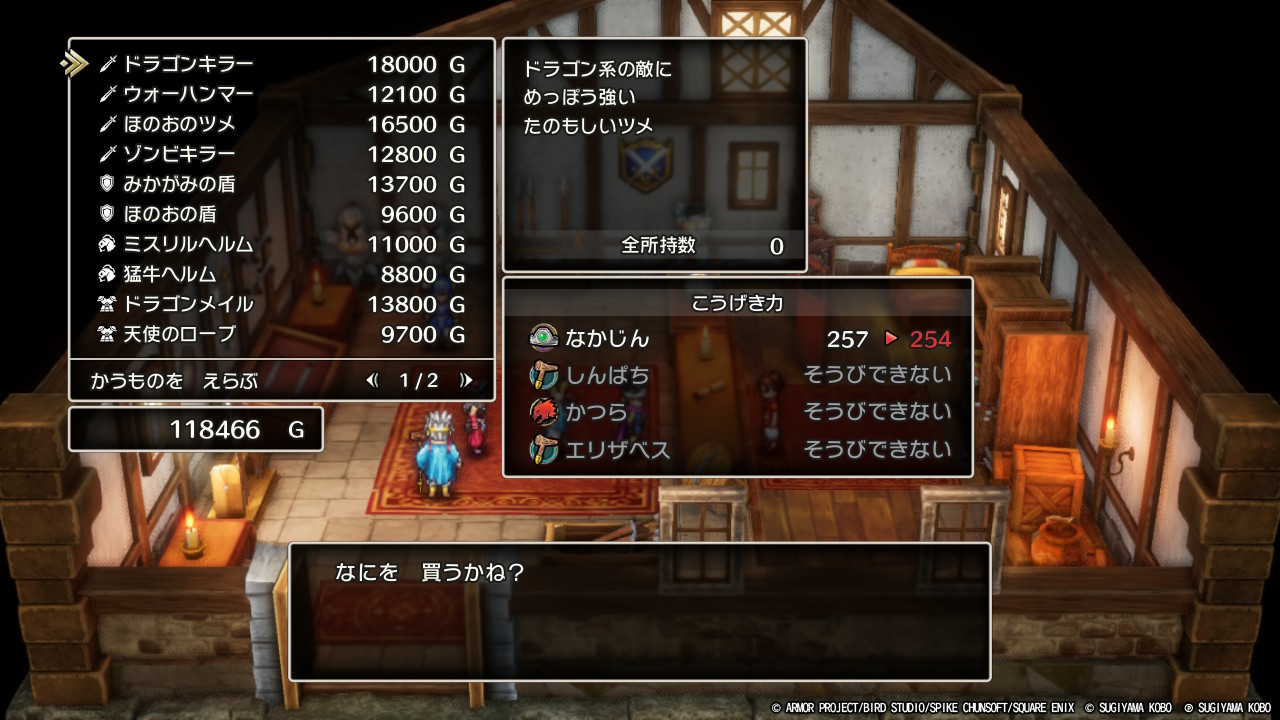Click the previous shop page arrow

tap(373, 380)
